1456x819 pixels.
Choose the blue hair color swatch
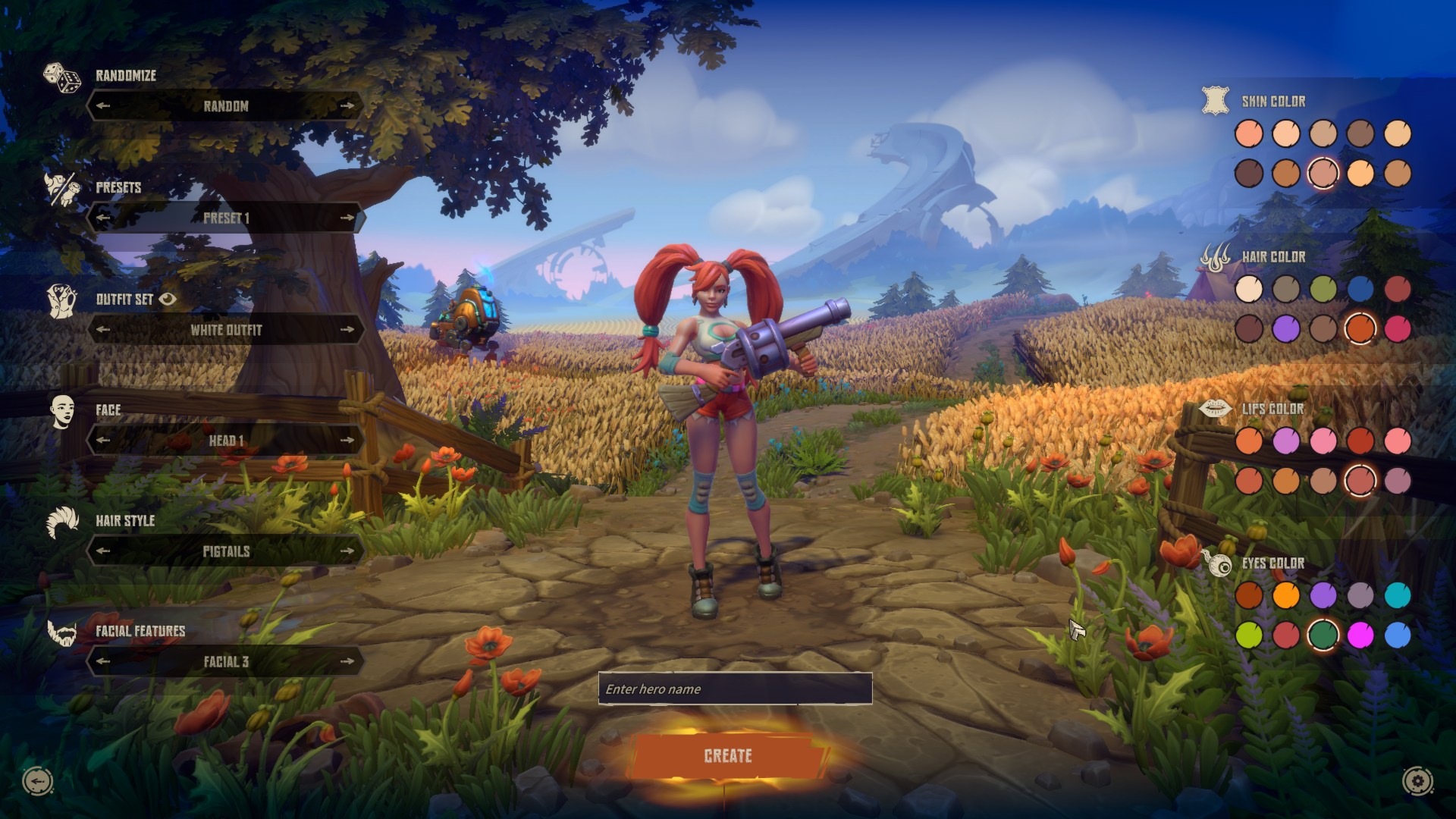[1360, 289]
